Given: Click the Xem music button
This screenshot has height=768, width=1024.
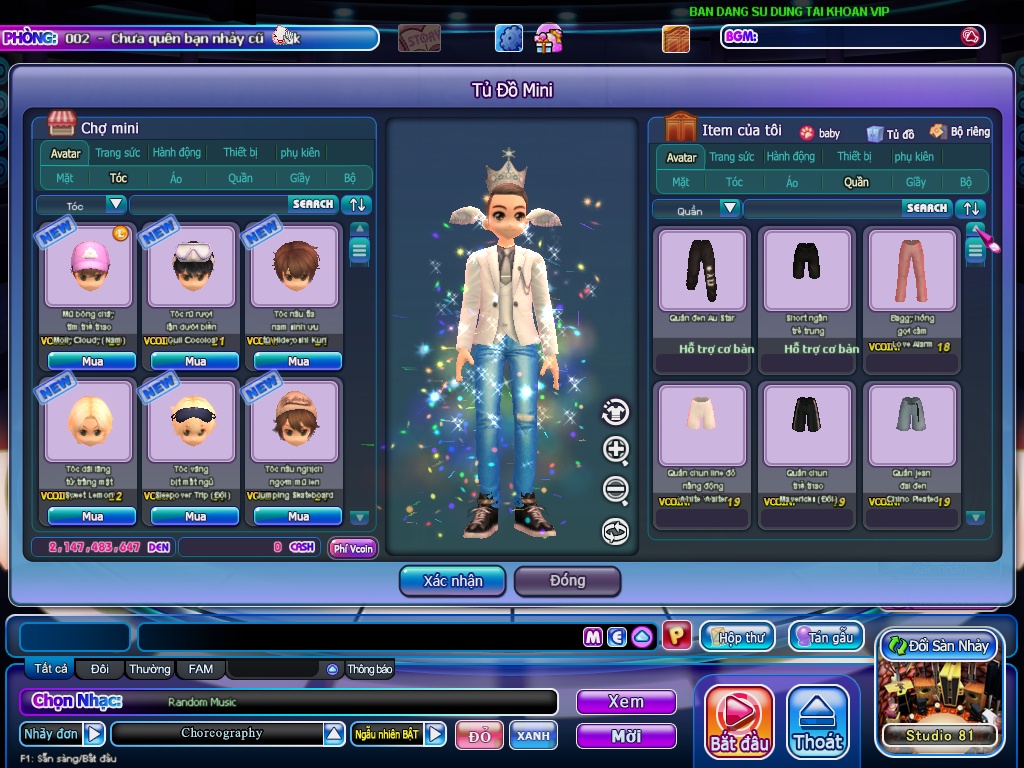Looking at the screenshot, I should click(626, 702).
